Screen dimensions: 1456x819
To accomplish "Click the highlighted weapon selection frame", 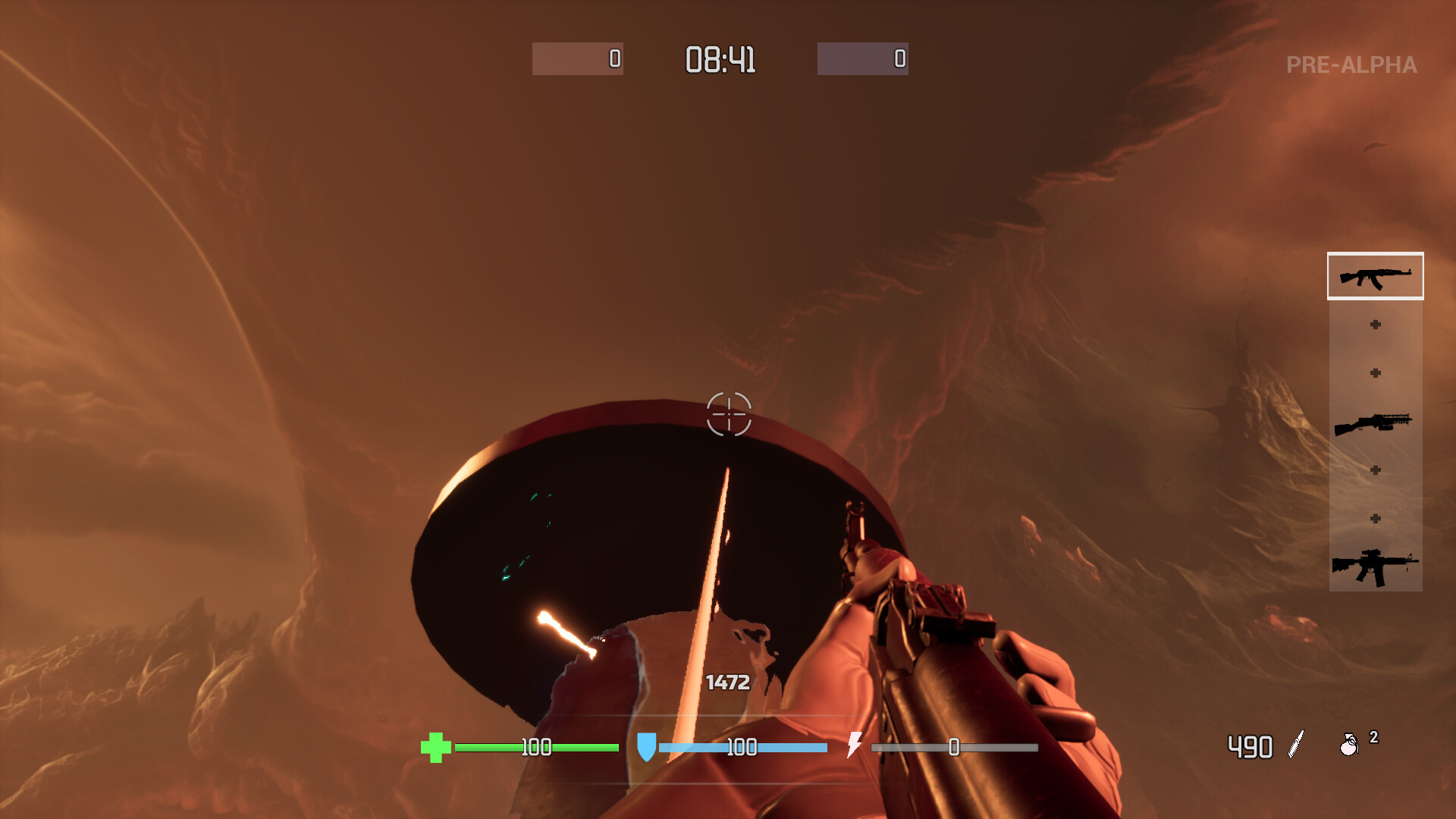I will [x=1375, y=277].
